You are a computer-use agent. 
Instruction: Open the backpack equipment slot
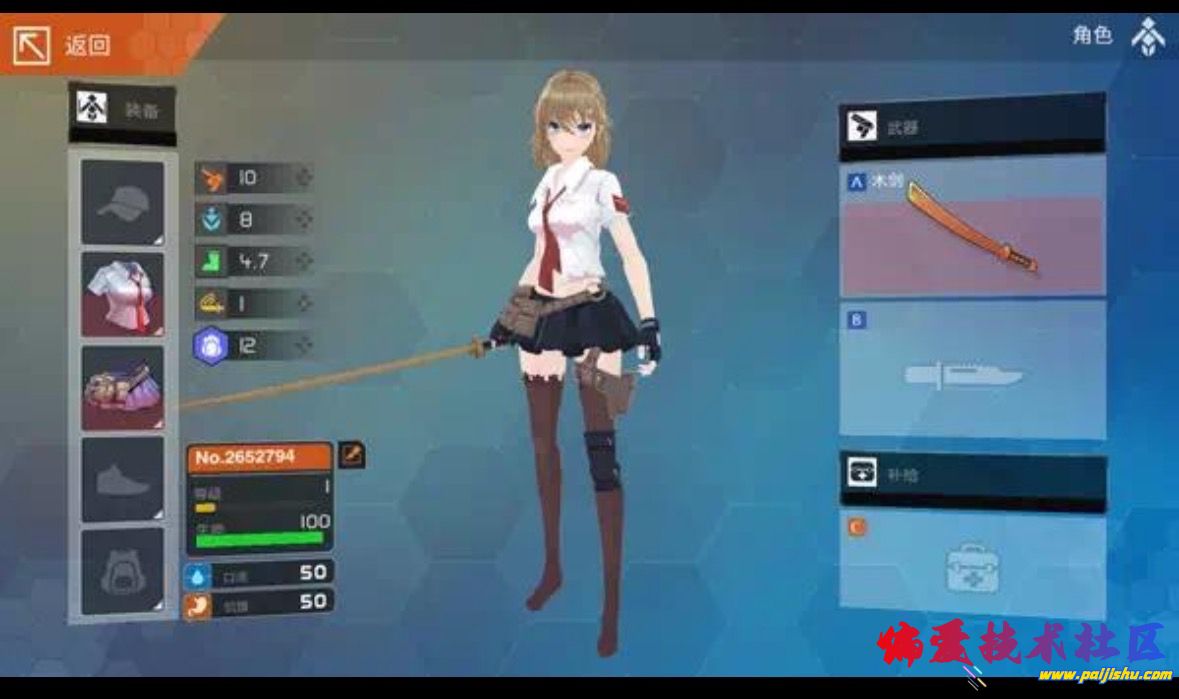coord(122,571)
